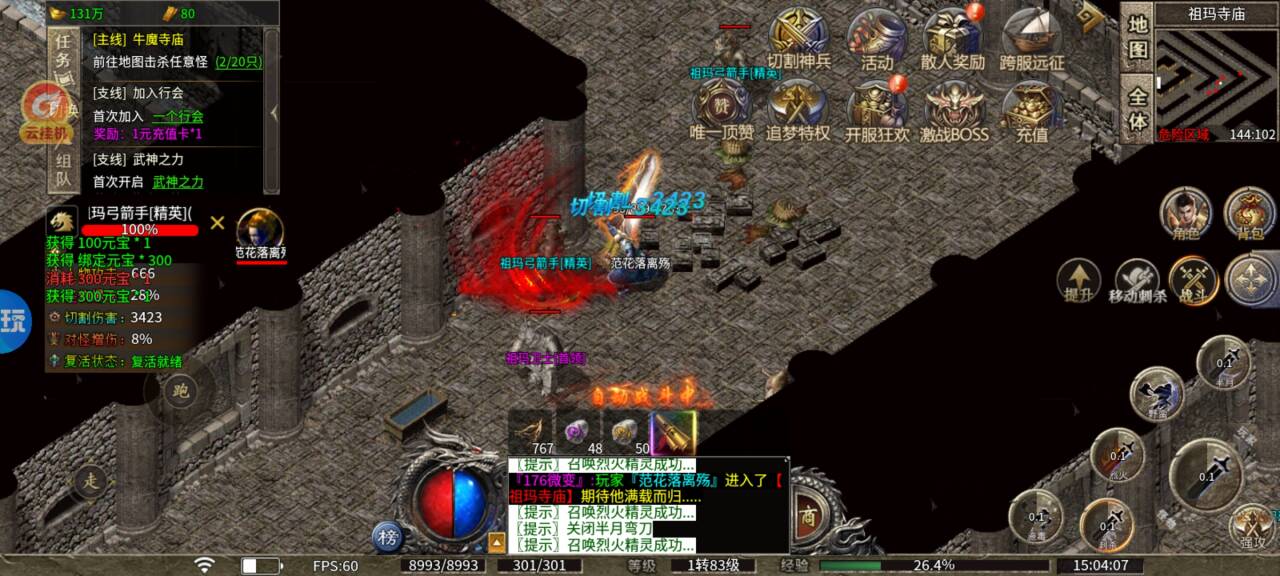This screenshot has width=1280, height=576.
Task: Toggle the 战斗 crossed-swords button
Action: point(1193,281)
